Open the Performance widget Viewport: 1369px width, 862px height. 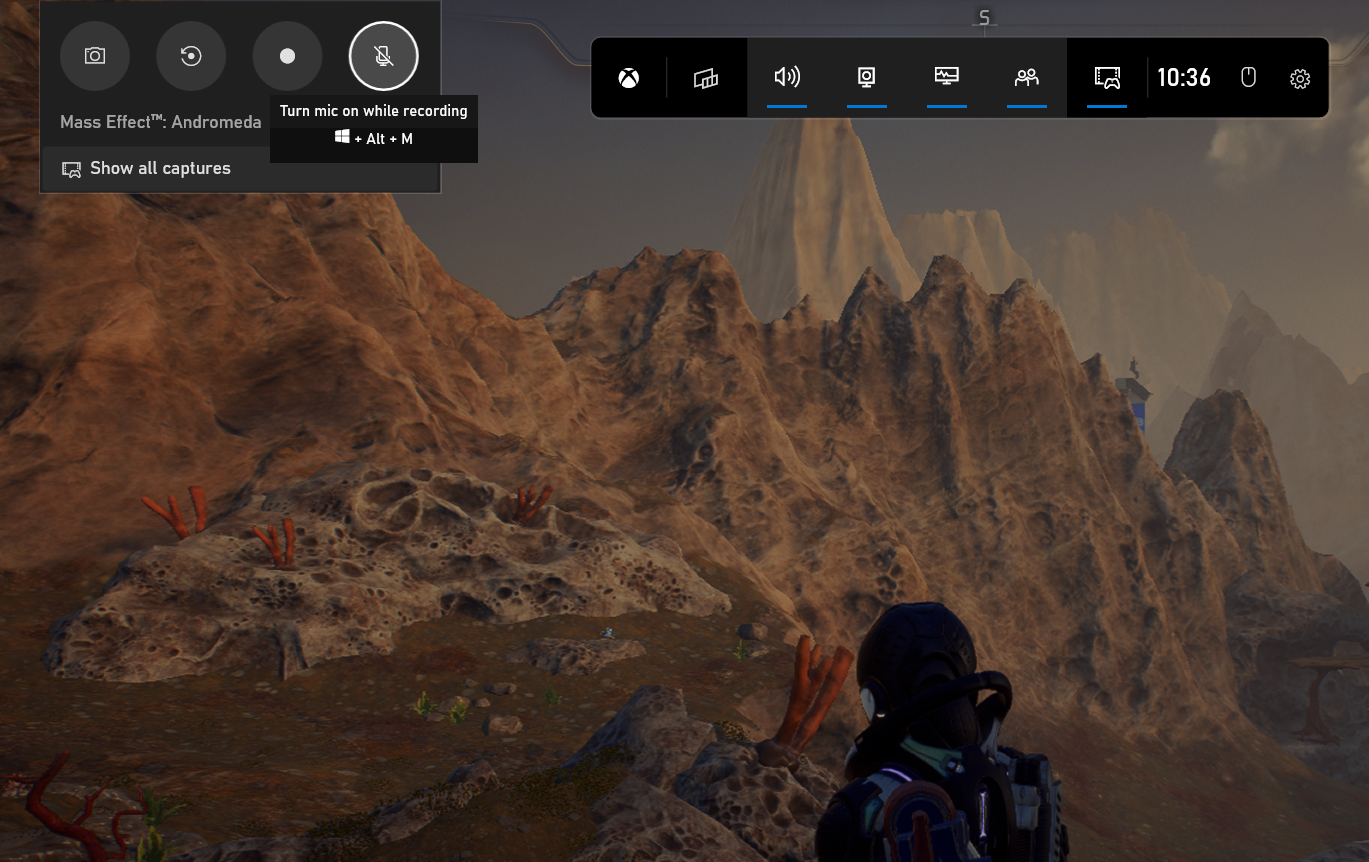point(946,77)
